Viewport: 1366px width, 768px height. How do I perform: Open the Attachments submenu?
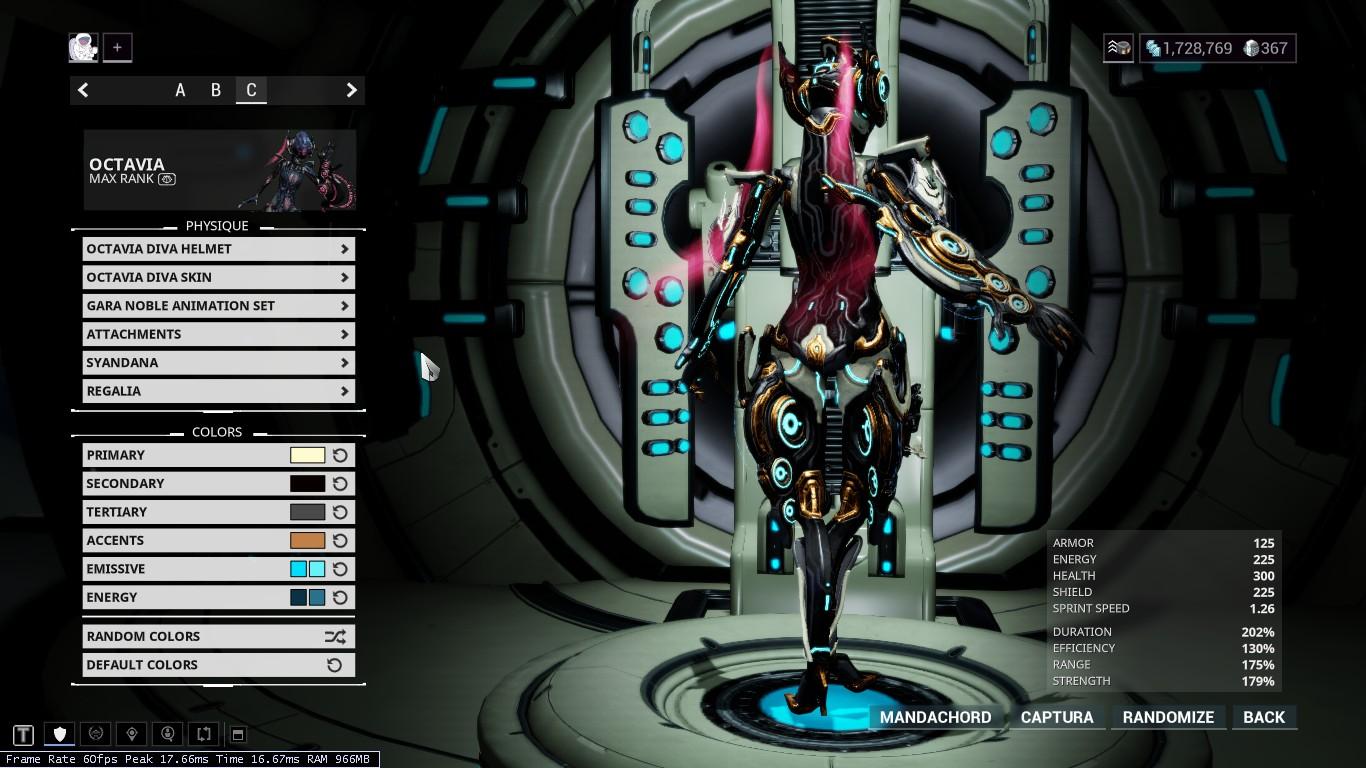(218, 334)
